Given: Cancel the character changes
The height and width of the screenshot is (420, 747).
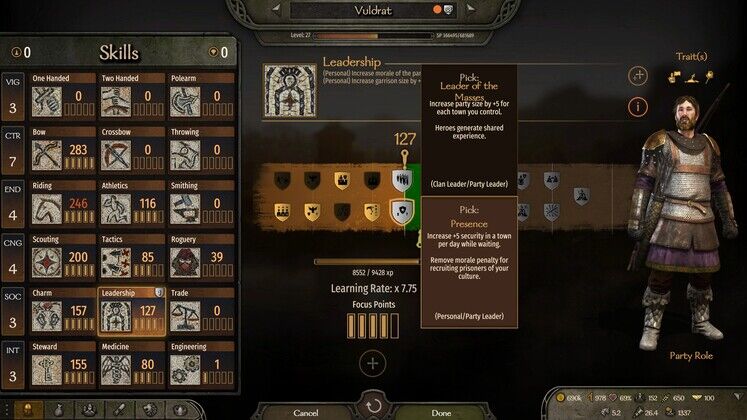Looking at the screenshot, I should pyautogui.click(x=305, y=411).
